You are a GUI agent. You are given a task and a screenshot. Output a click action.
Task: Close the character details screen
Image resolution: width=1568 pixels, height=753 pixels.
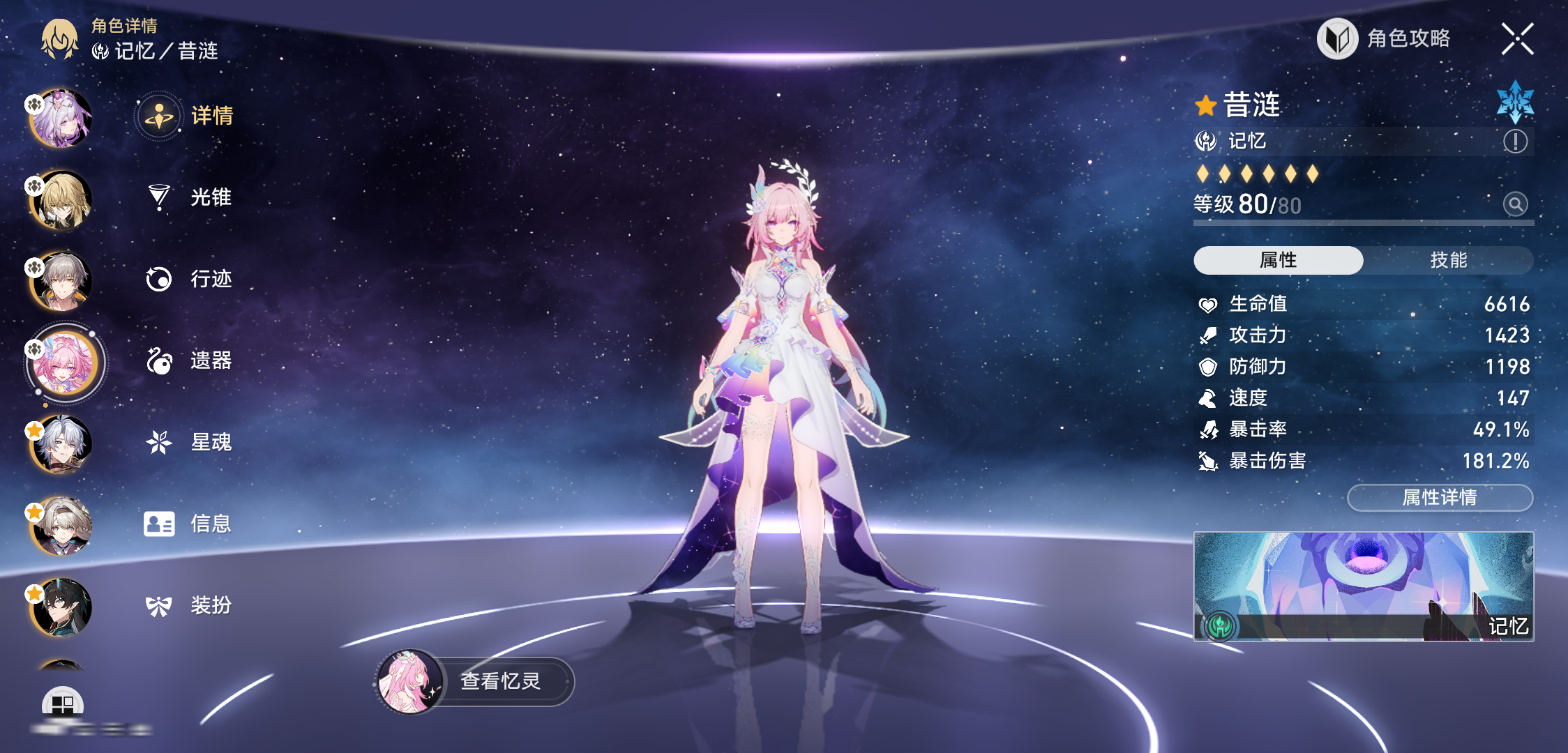click(1517, 38)
